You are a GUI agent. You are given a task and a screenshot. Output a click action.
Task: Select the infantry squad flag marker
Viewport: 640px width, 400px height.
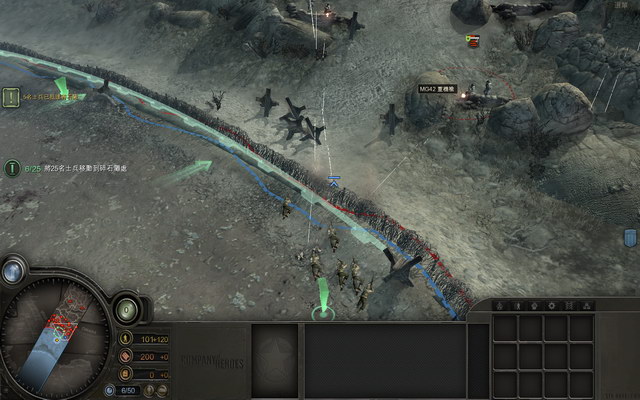click(x=333, y=181)
